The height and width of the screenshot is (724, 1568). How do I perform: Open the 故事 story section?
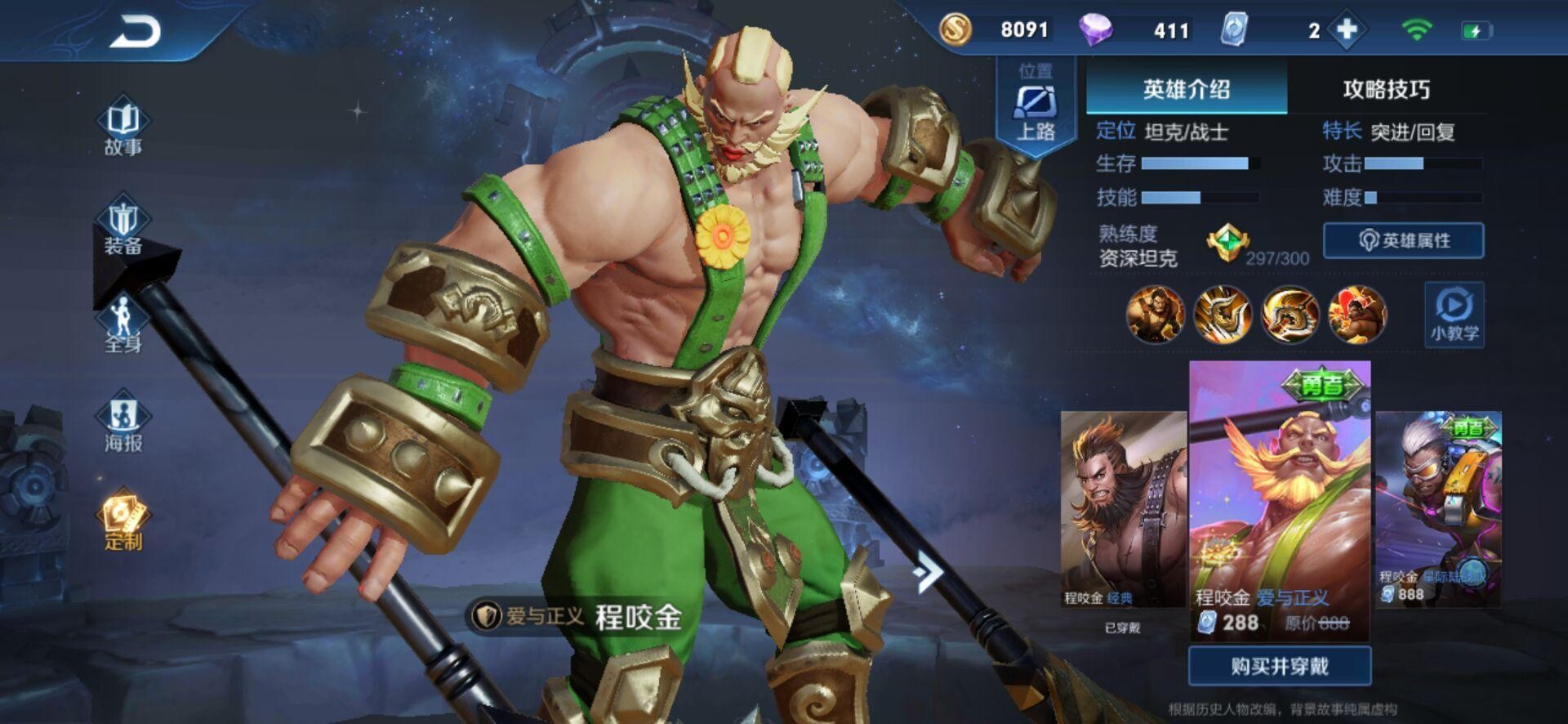pyautogui.click(x=123, y=127)
